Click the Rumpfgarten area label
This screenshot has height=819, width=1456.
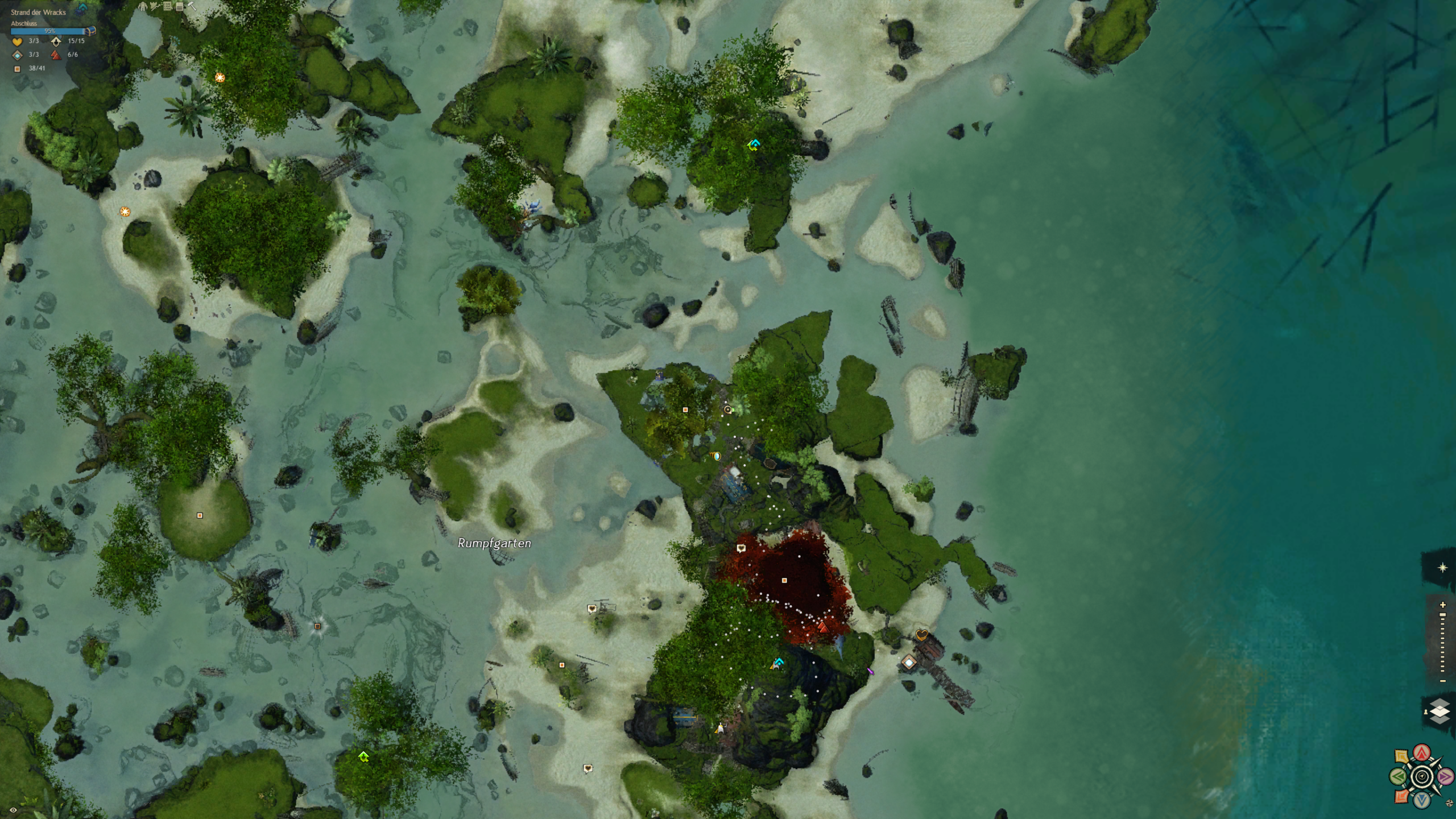(494, 543)
